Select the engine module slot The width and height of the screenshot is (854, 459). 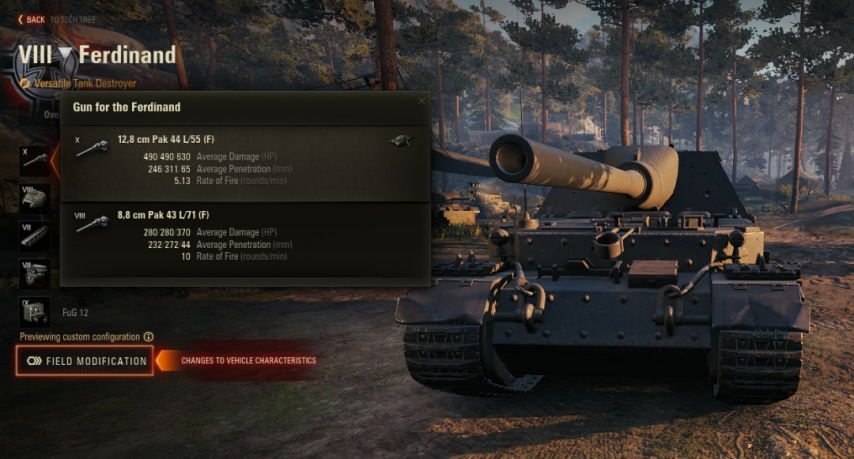[x=35, y=272]
